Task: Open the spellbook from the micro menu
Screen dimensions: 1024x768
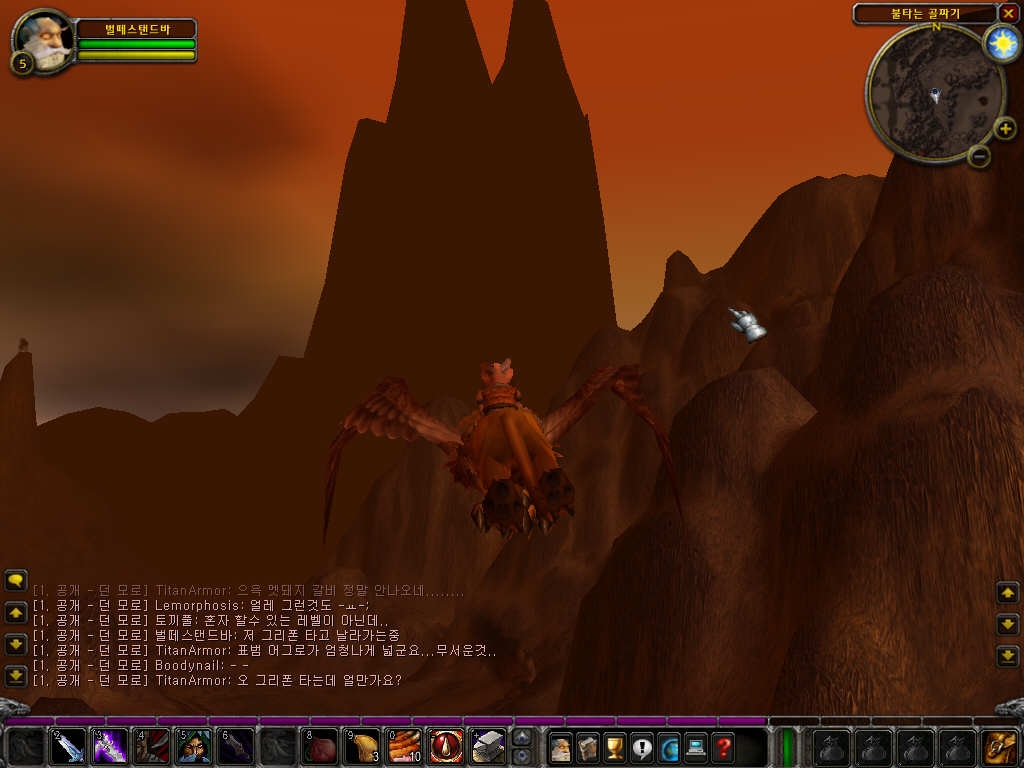Action: (x=588, y=747)
